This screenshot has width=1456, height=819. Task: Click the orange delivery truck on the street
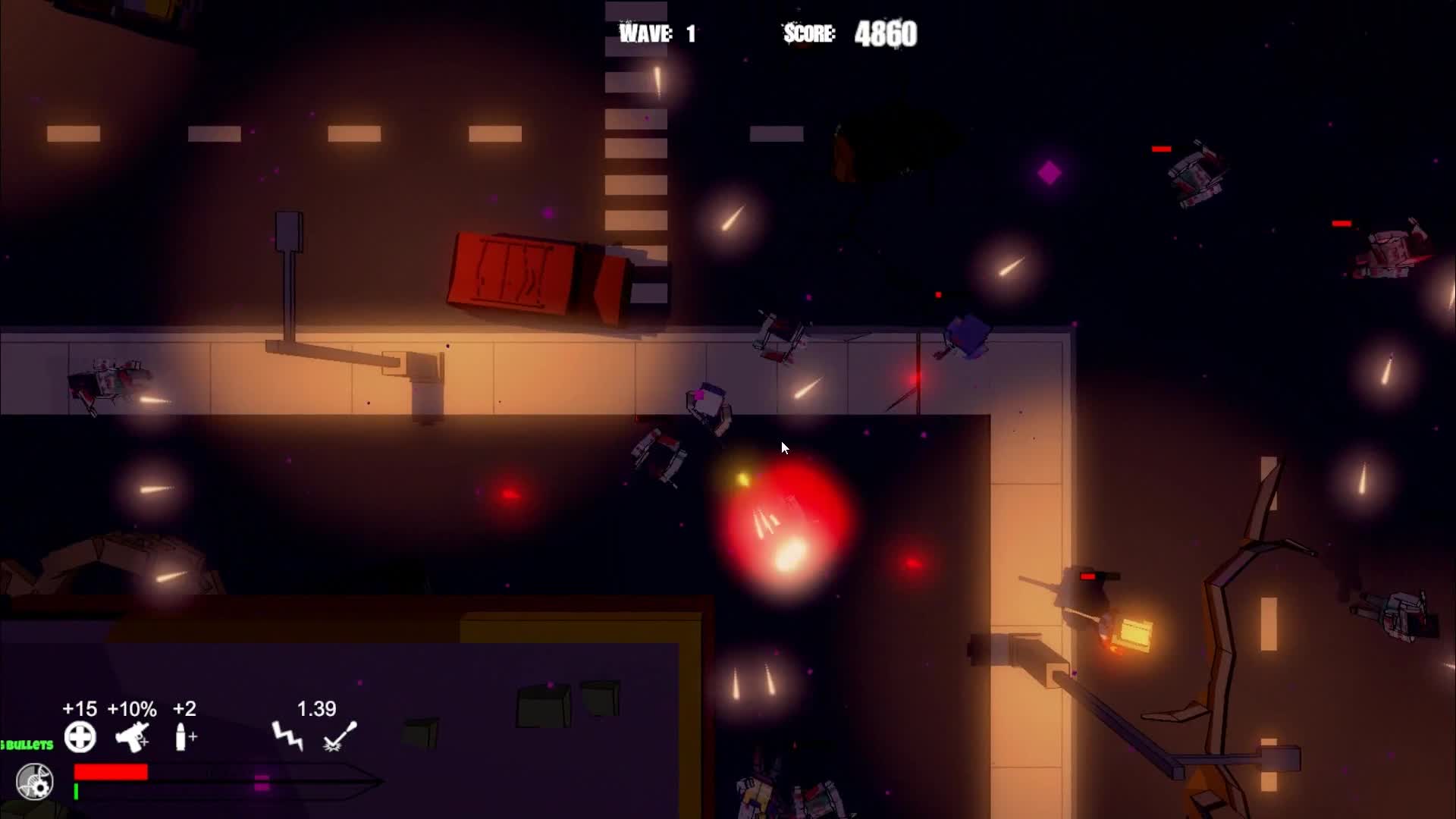click(531, 277)
